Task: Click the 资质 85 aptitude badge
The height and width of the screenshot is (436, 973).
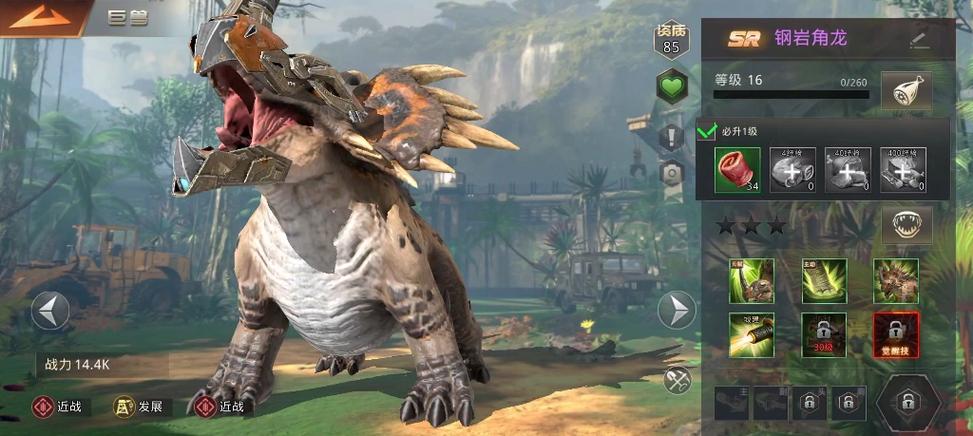Action: [x=671, y=40]
